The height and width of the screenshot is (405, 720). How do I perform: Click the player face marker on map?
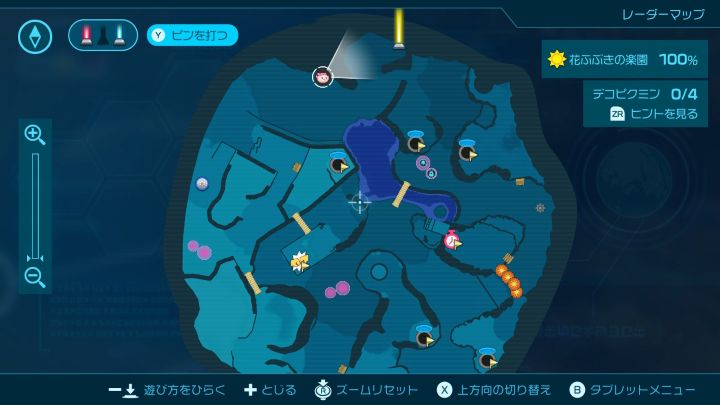pyautogui.click(x=322, y=76)
